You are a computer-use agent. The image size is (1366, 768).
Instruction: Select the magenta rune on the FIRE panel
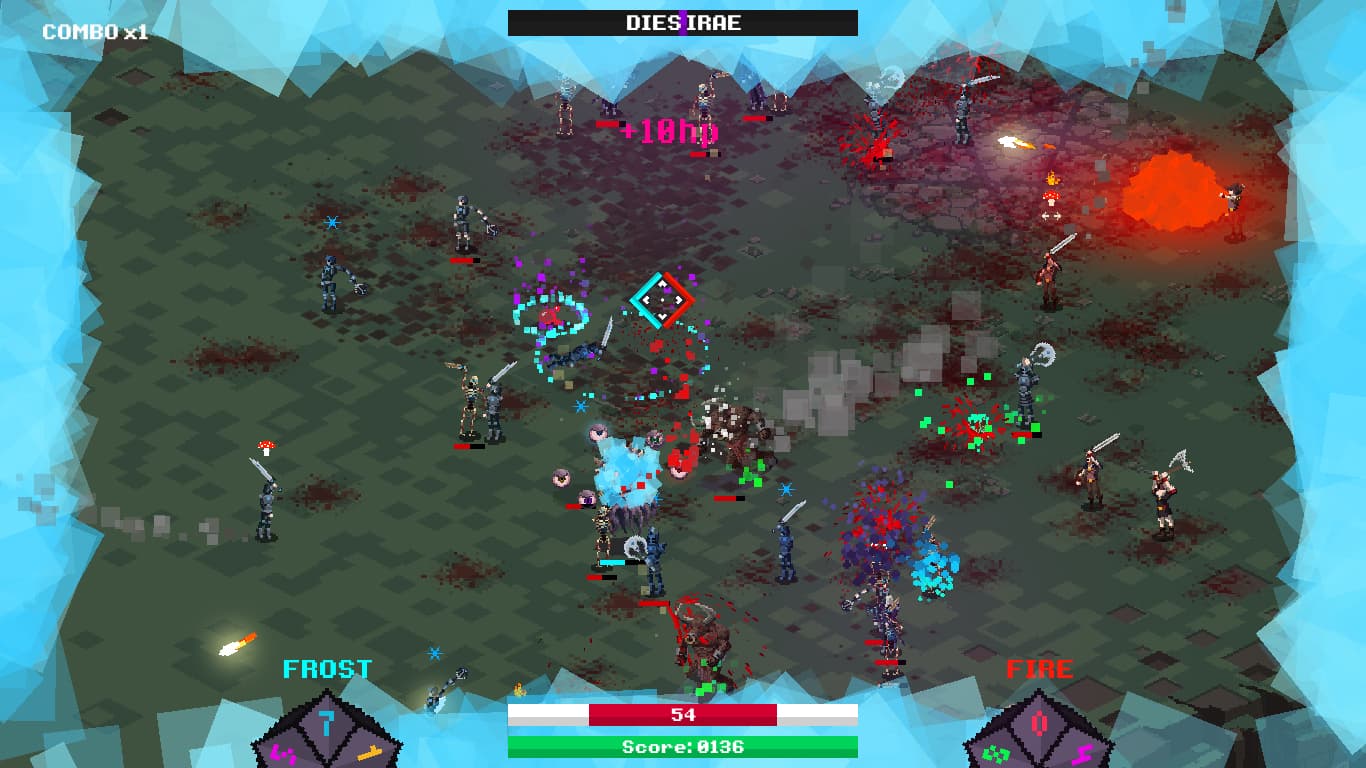1082,754
